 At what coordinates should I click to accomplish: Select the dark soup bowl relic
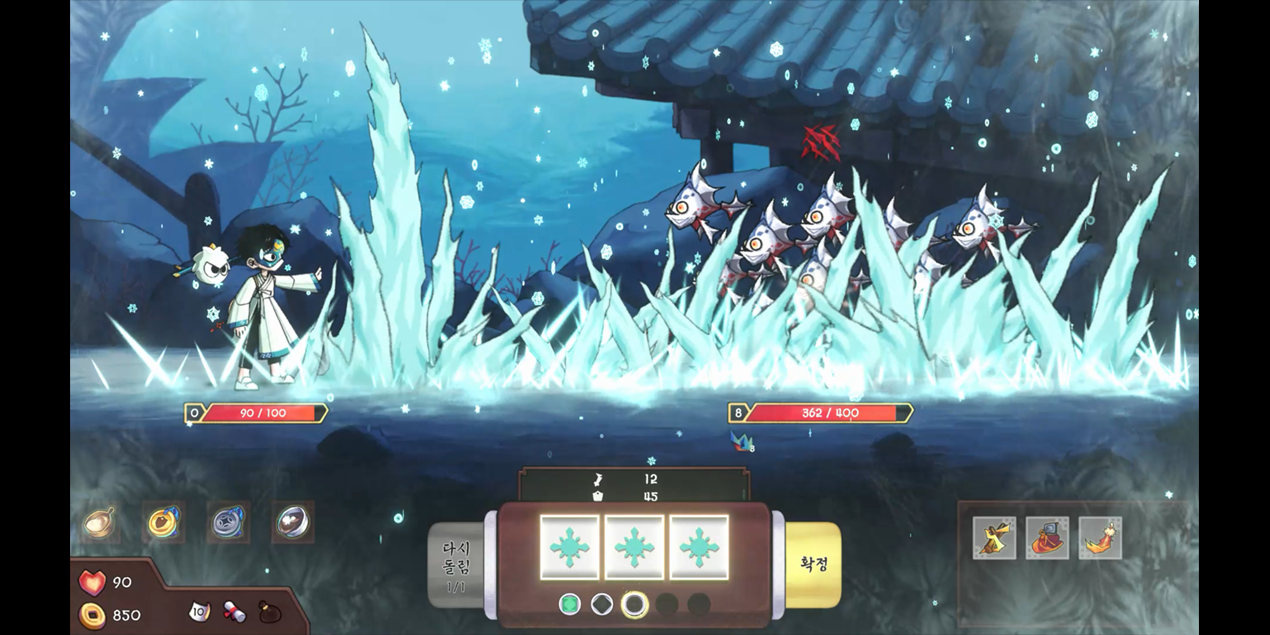[x=293, y=521]
